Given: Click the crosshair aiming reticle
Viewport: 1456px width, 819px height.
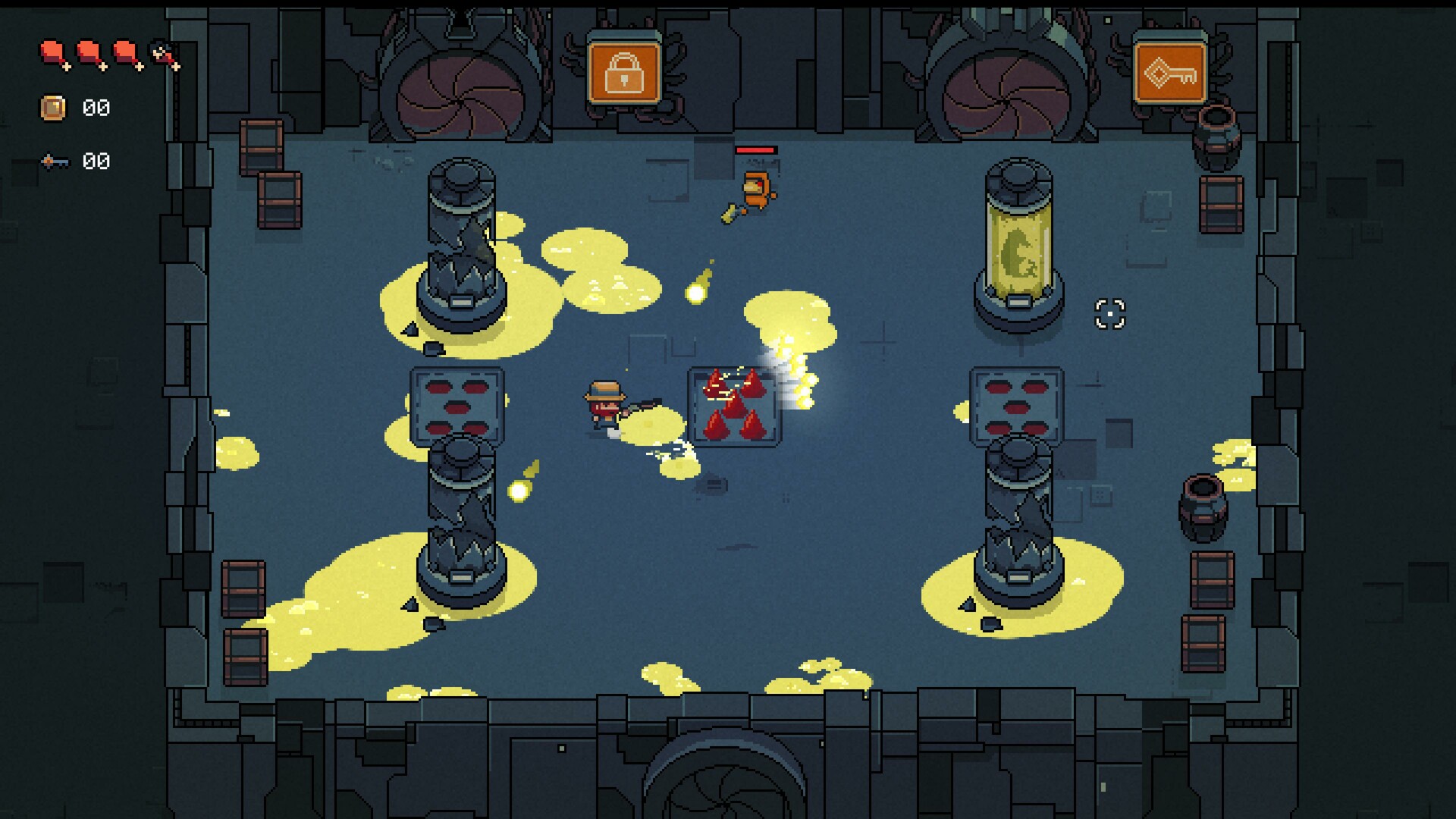Looking at the screenshot, I should [x=1109, y=312].
